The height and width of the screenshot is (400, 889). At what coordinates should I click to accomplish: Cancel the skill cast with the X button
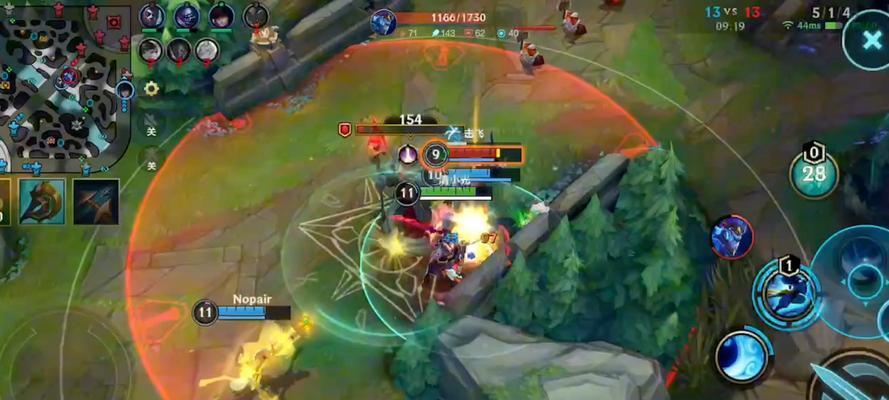point(864,42)
